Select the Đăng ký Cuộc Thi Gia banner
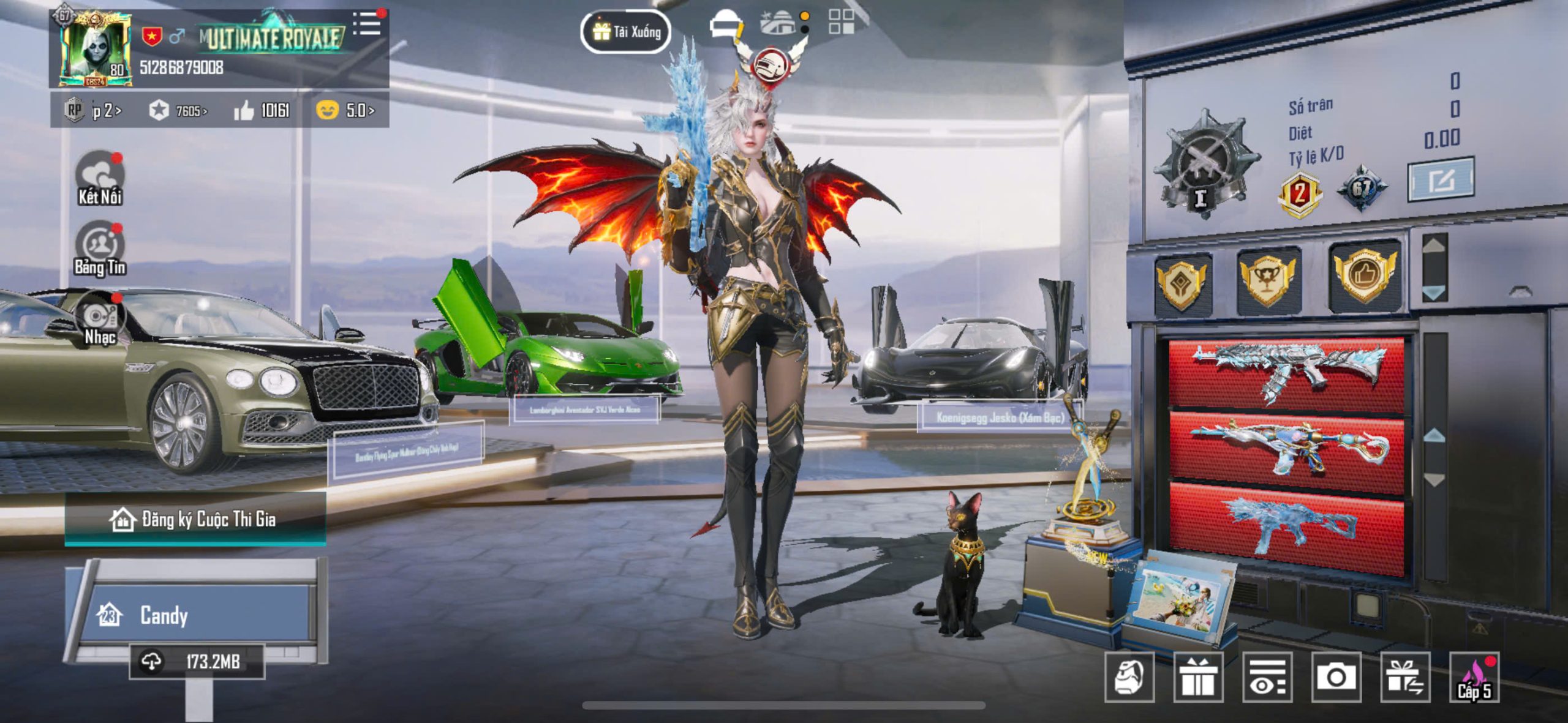Screen dimensions: 1568x723 [x=195, y=520]
